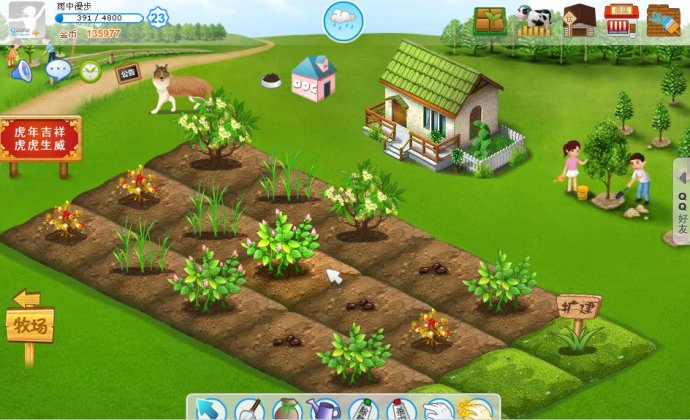Open the shop store icon
This screenshot has width=690, height=420.
click(x=621, y=20)
